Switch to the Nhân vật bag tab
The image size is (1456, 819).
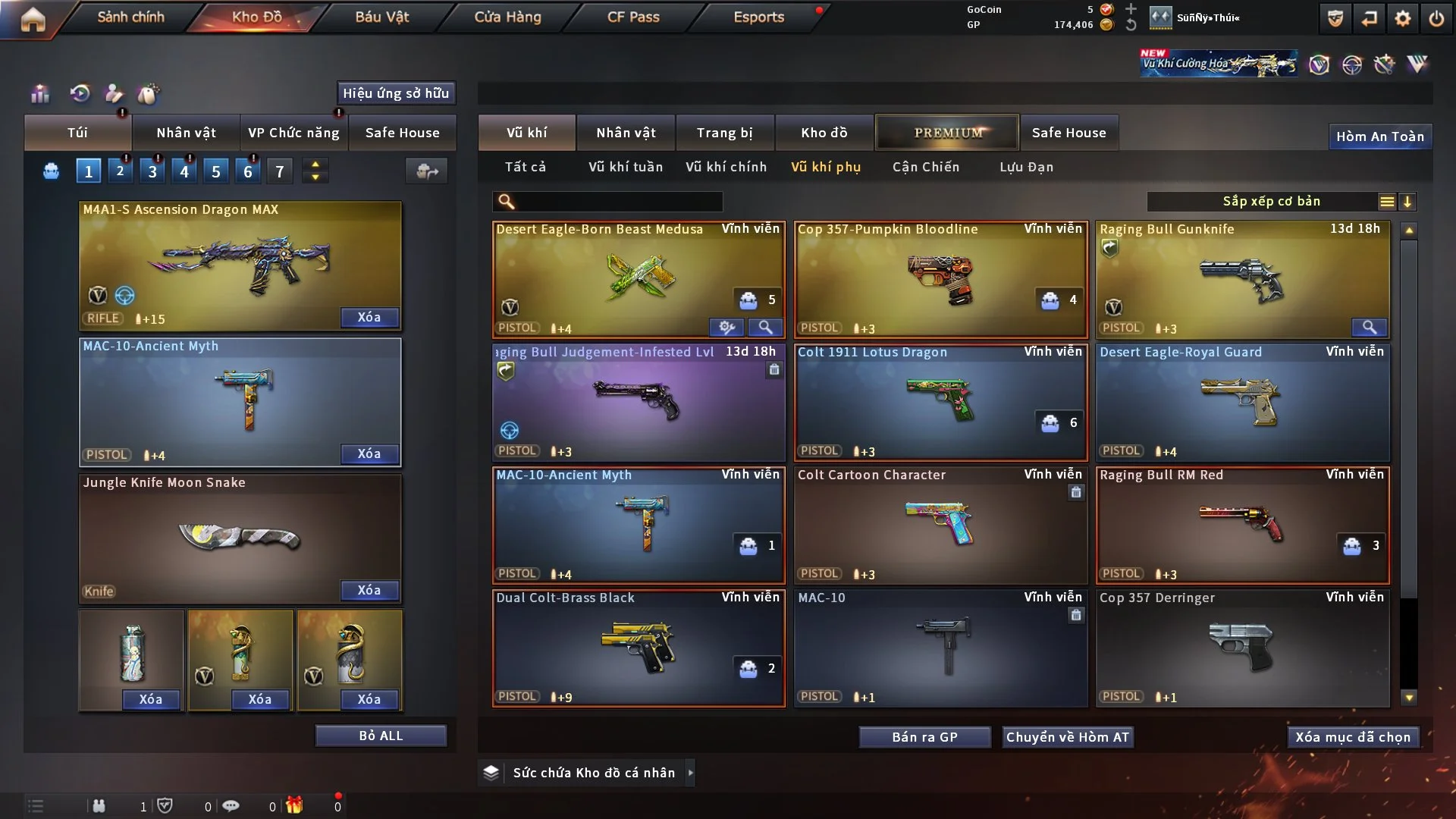coord(186,133)
